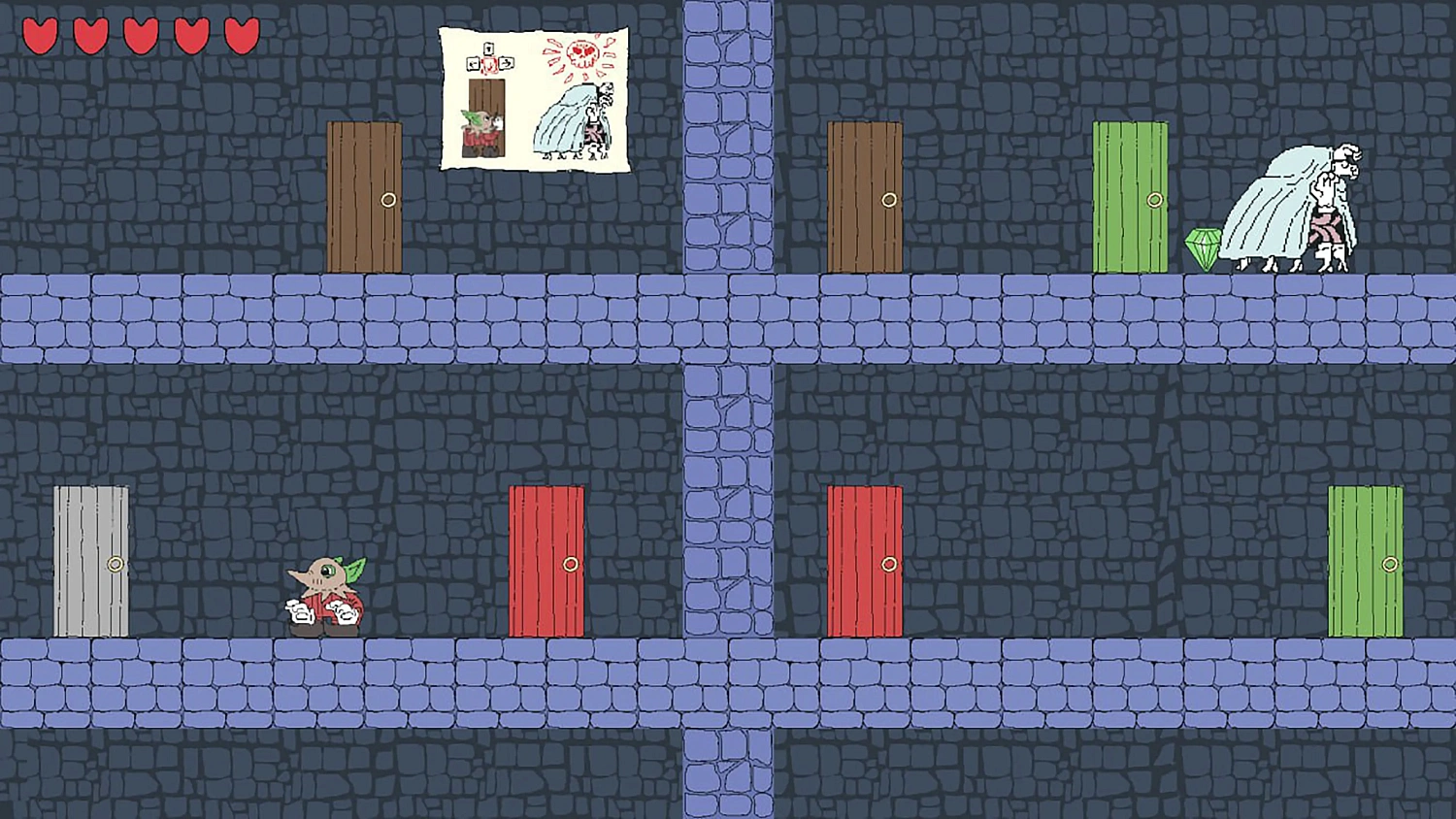The image size is (1456, 819).
Task: Select the first heart in the health bar
Action: coord(43,35)
